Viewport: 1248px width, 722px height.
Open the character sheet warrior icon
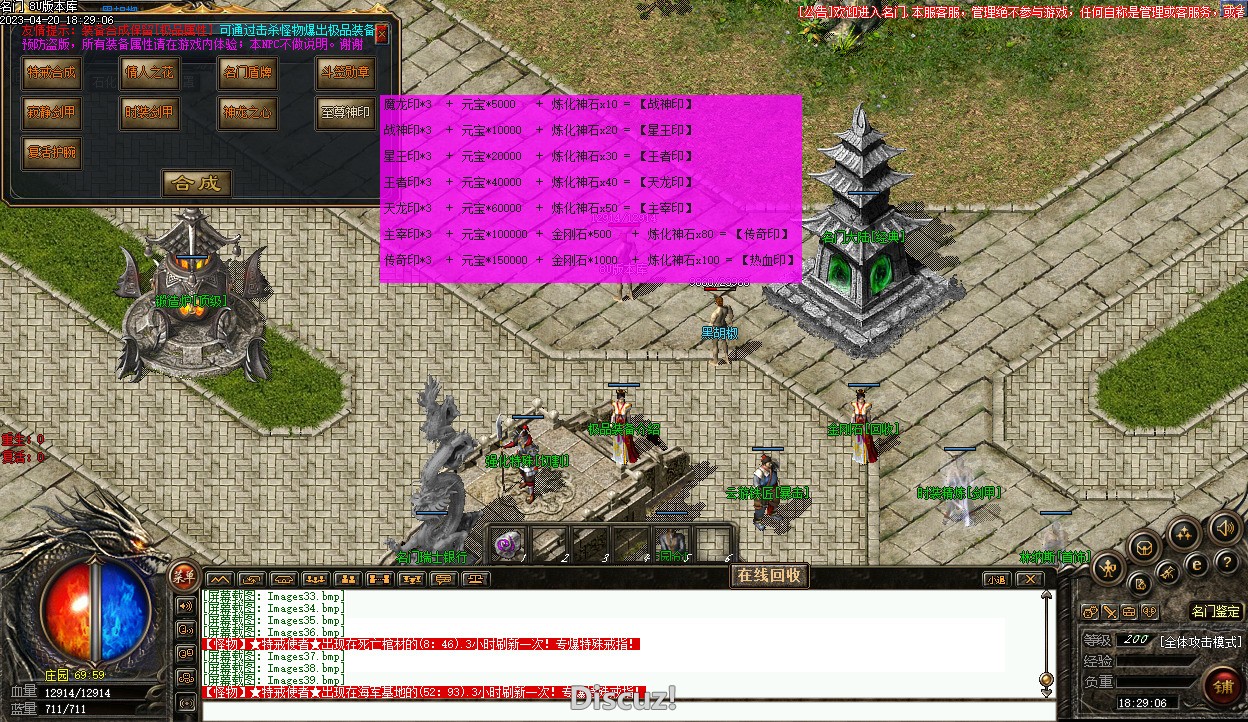[1108, 569]
